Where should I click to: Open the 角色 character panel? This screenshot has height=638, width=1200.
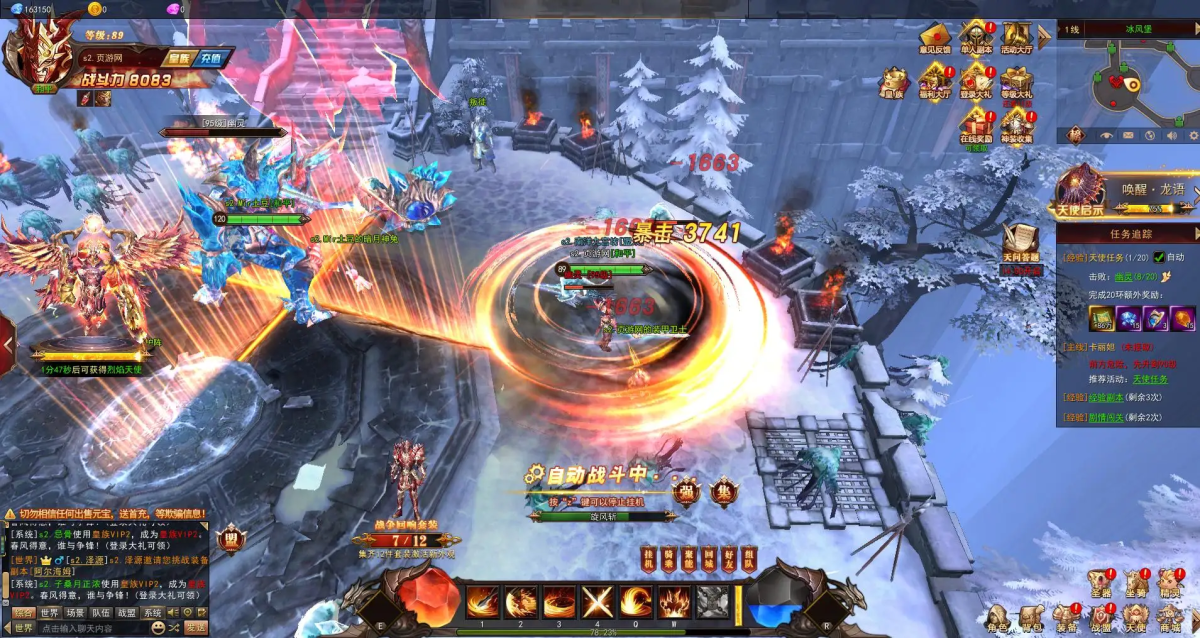(997, 620)
